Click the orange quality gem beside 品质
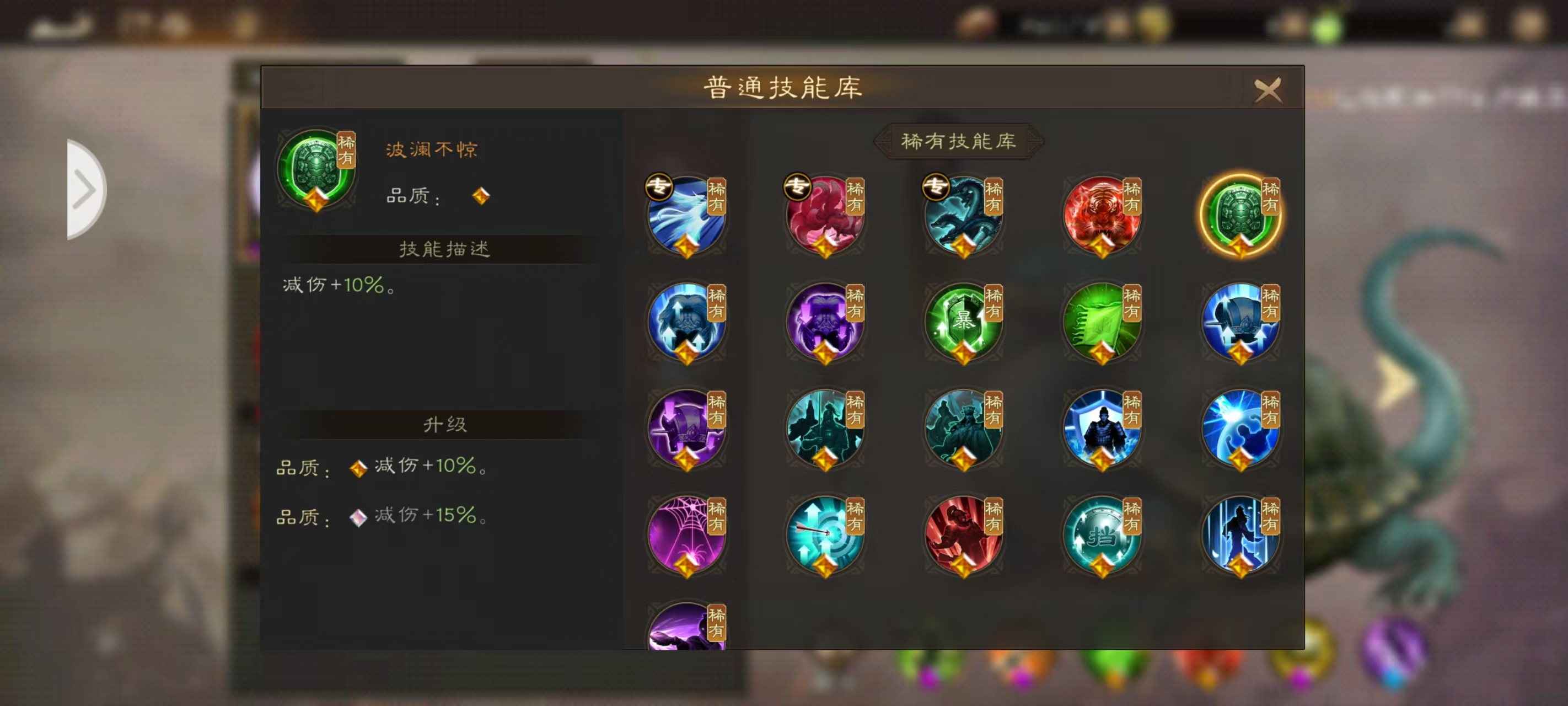The image size is (1568, 706). click(480, 196)
